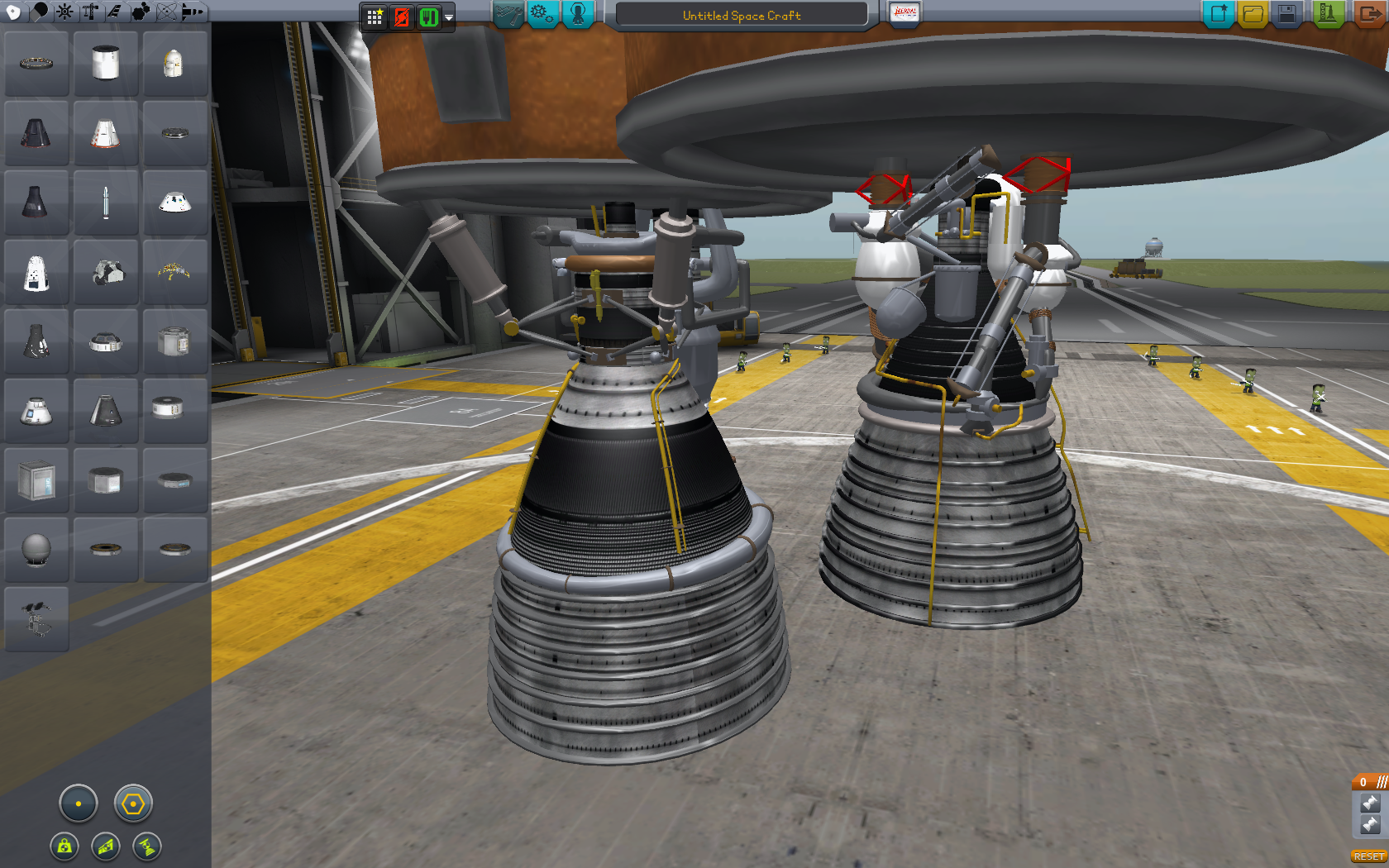Toggle angle snap with the hexagon button

click(133, 804)
